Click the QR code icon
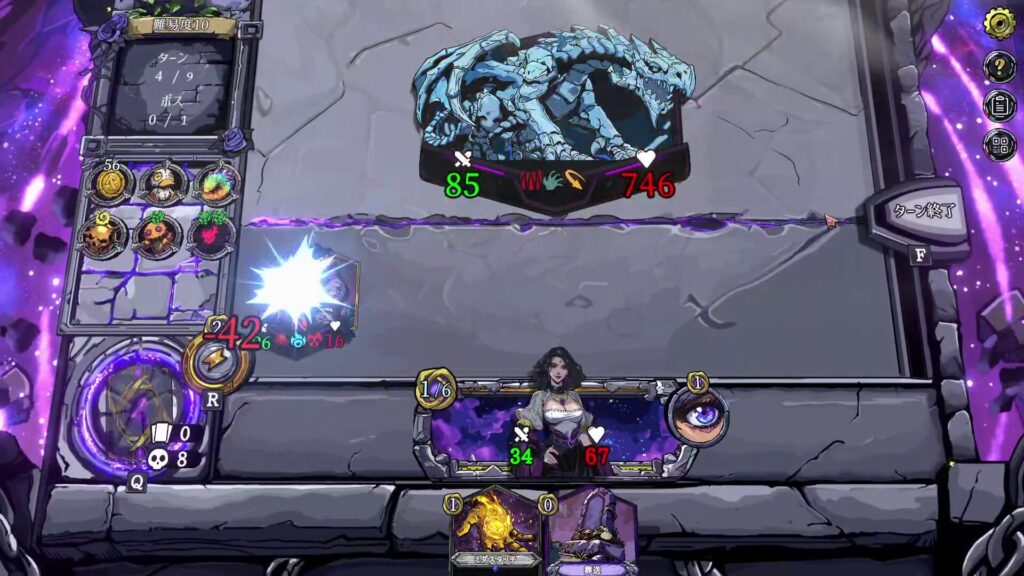The image size is (1024, 576). pyautogui.click(x=999, y=145)
